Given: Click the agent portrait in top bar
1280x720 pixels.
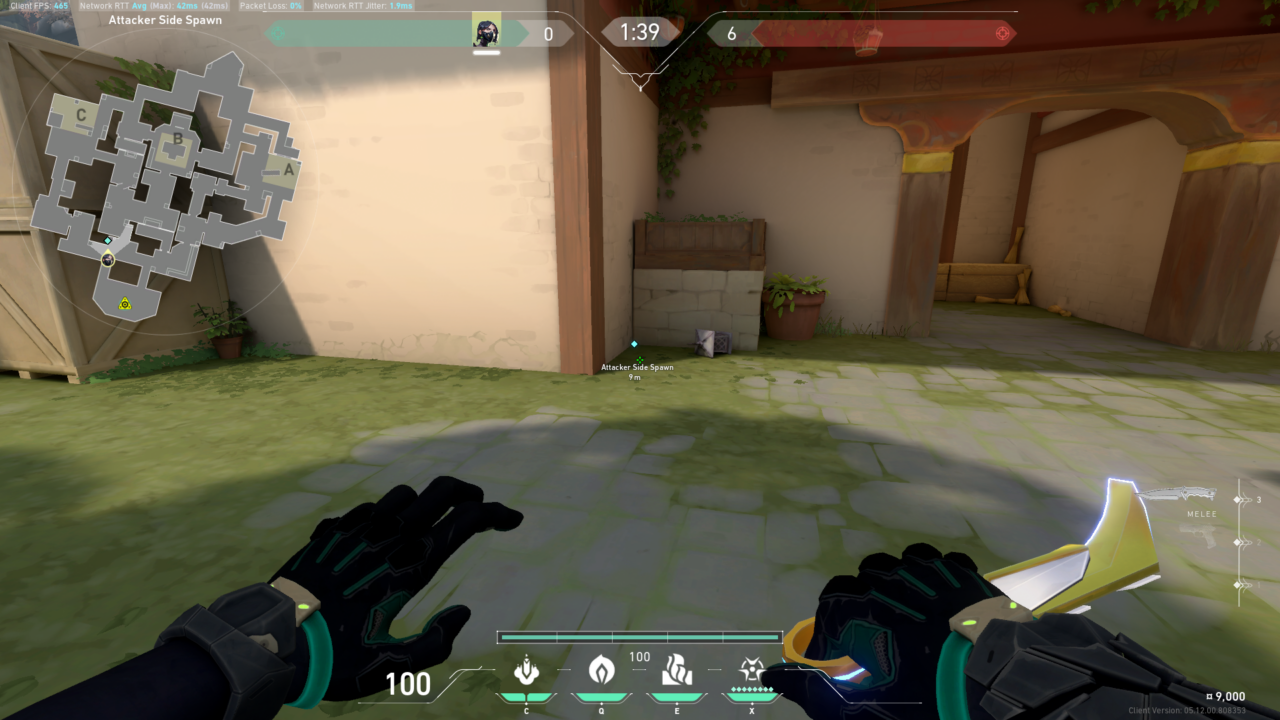Looking at the screenshot, I should [x=486, y=31].
